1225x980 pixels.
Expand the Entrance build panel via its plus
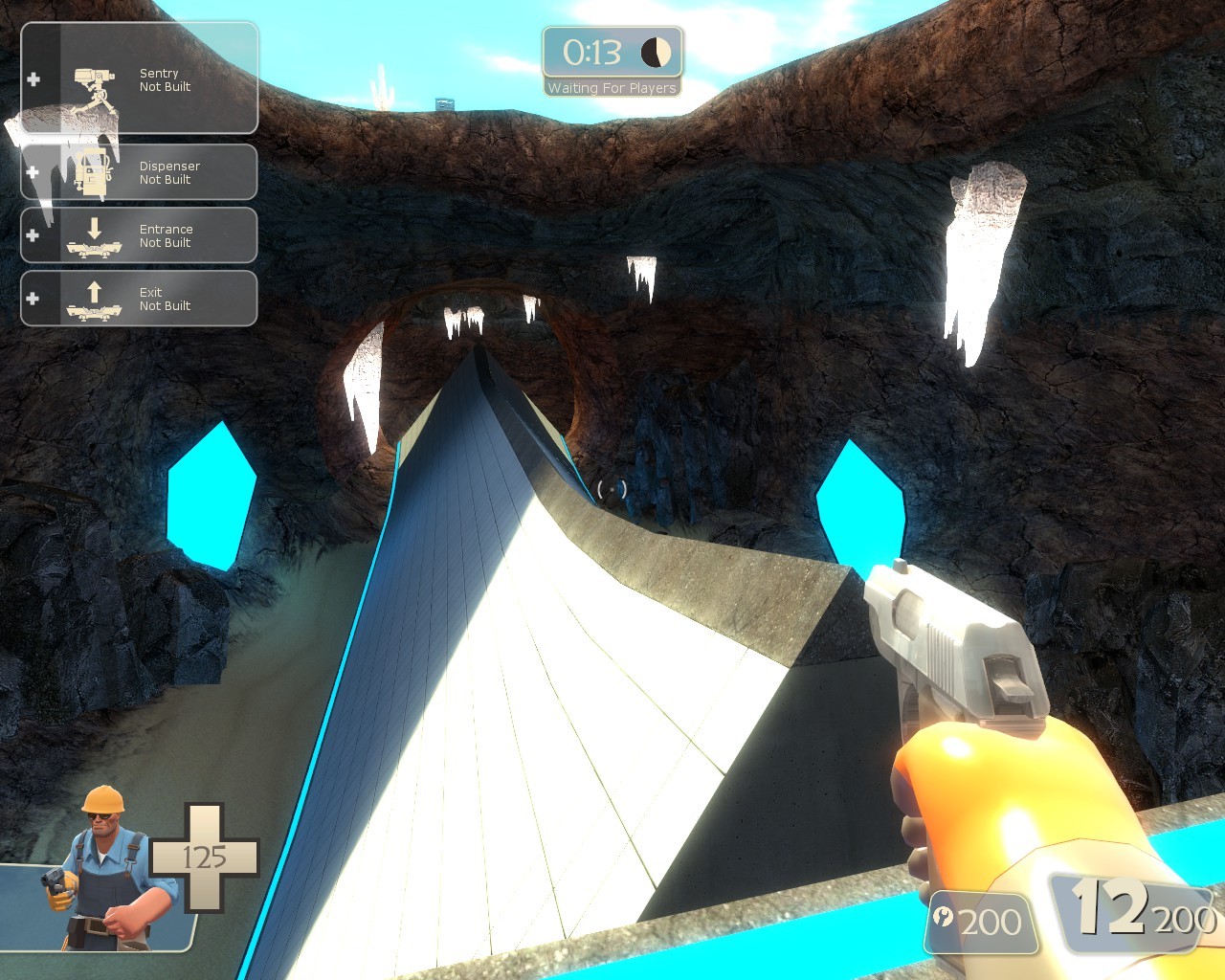pyautogui.click(x=33, y=235)
